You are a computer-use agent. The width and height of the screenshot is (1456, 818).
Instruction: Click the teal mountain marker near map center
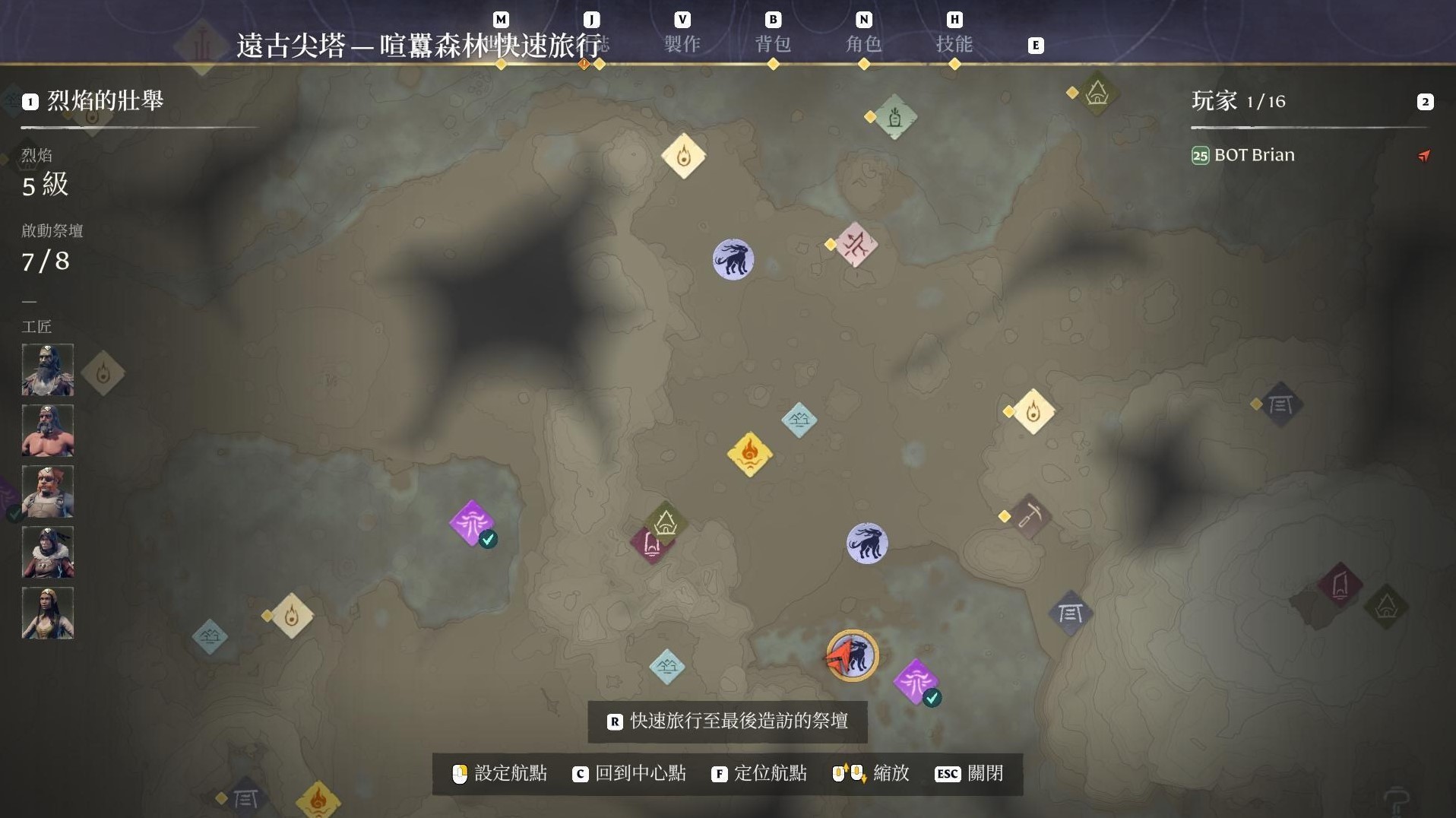coord(800,419)
